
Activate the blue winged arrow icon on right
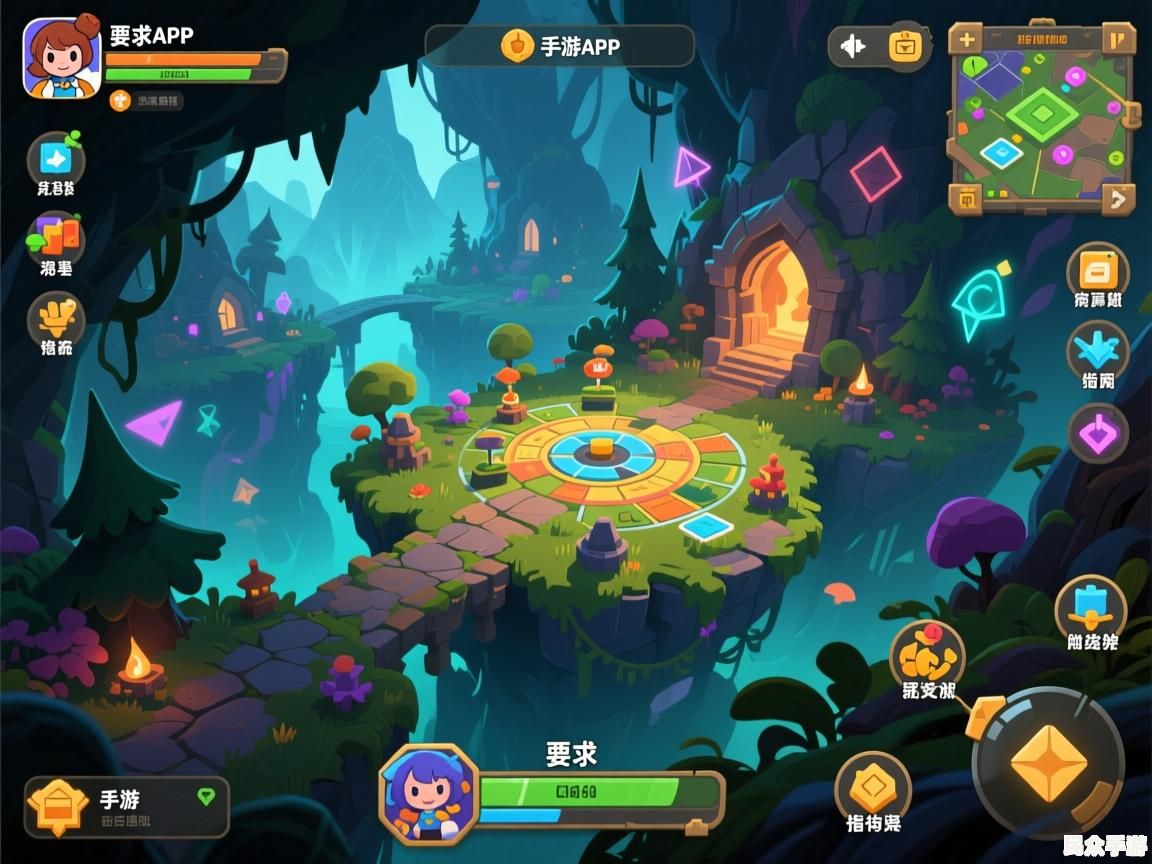coord(1097,351)
